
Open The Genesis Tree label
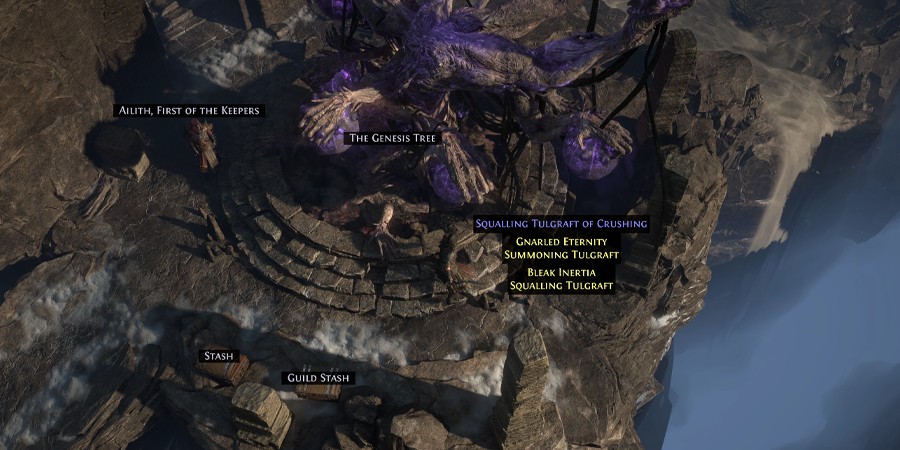click(393, 138)
